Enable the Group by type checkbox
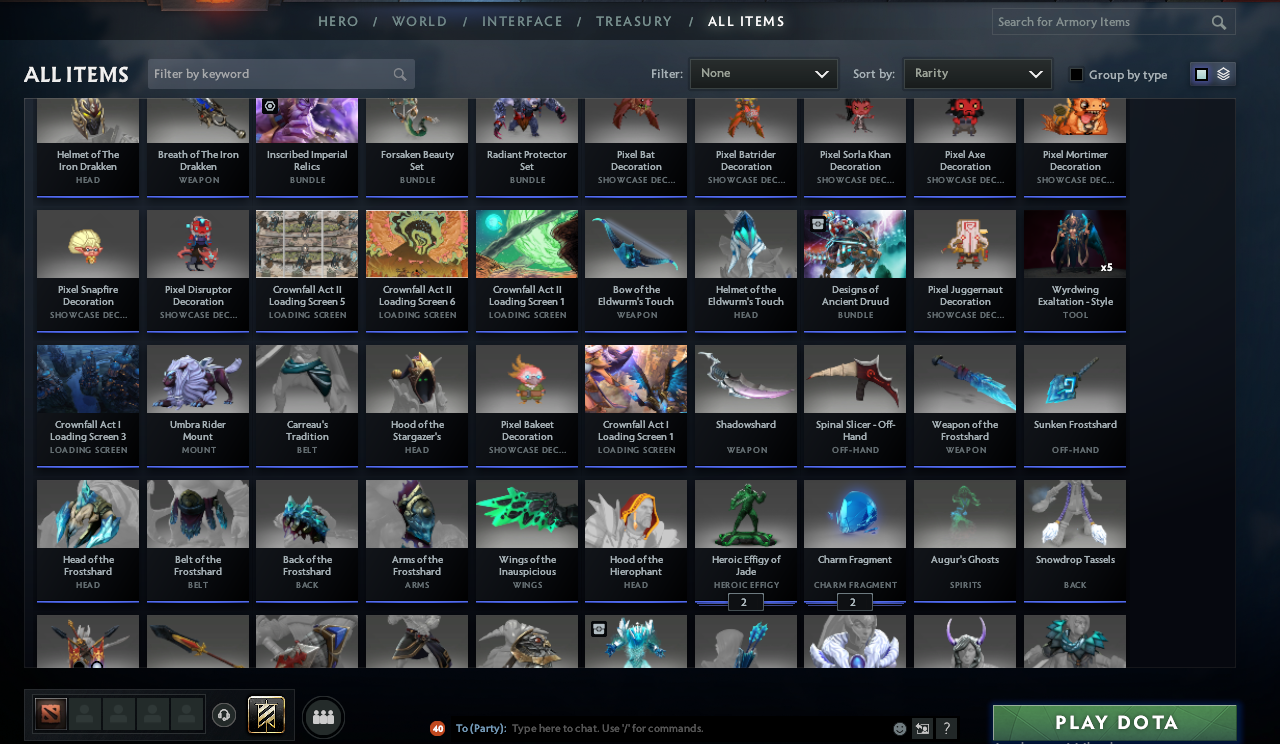Screen dimensions: 1280x744 tap(1075, 73)
